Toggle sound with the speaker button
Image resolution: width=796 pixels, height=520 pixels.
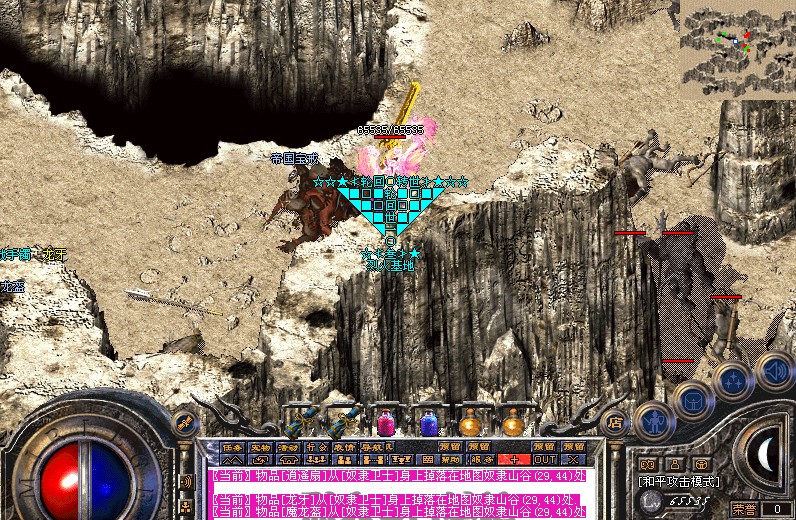(773, 369)
